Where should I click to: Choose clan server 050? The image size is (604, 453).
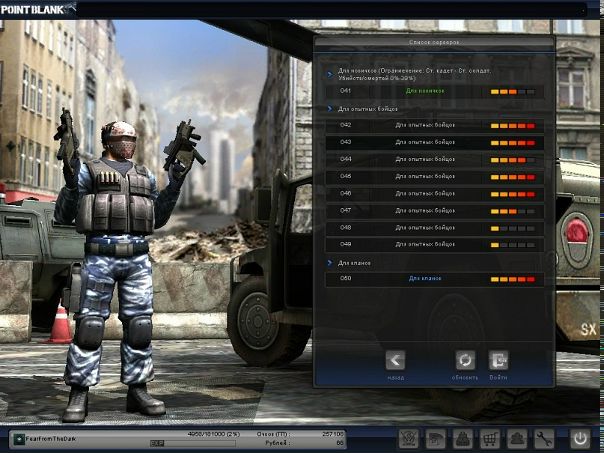tap(431, 279)
